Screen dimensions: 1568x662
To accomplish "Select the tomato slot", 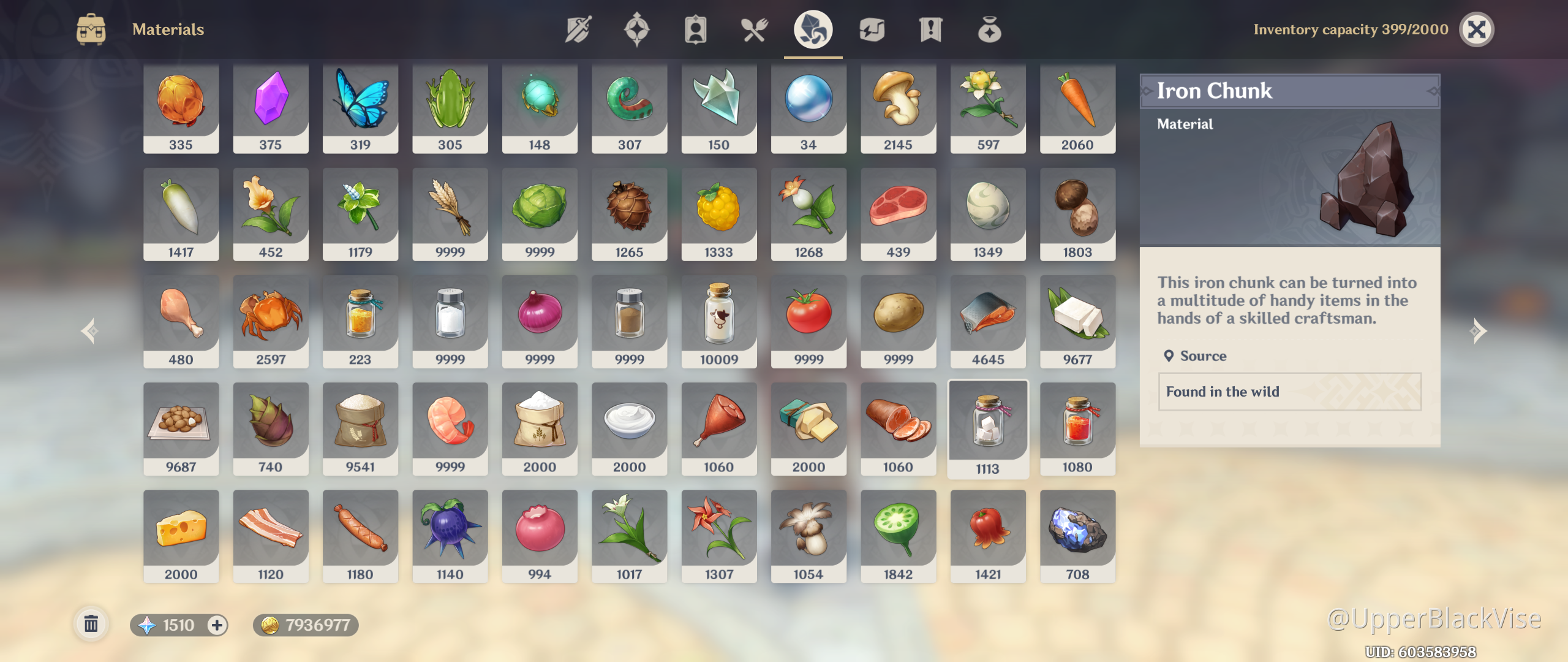I will [x=809, y=322].
